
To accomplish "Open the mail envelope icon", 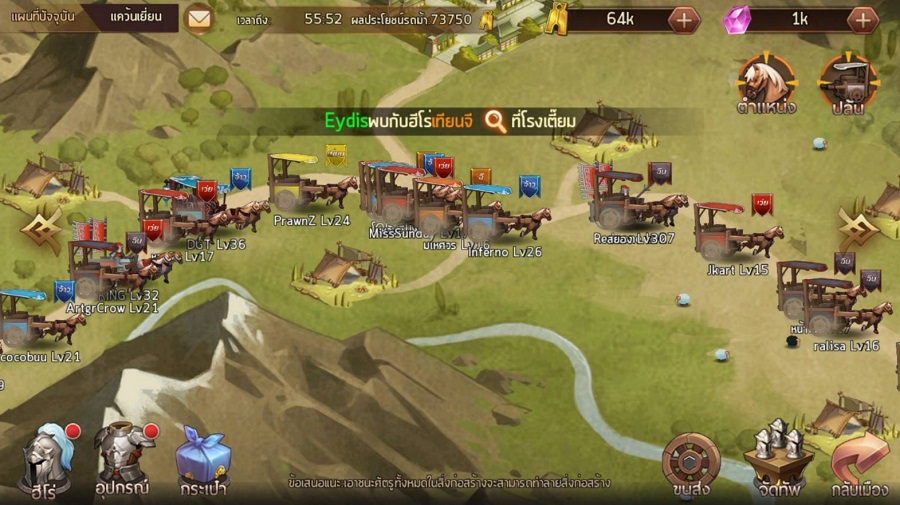I will (x=200, y=18).
